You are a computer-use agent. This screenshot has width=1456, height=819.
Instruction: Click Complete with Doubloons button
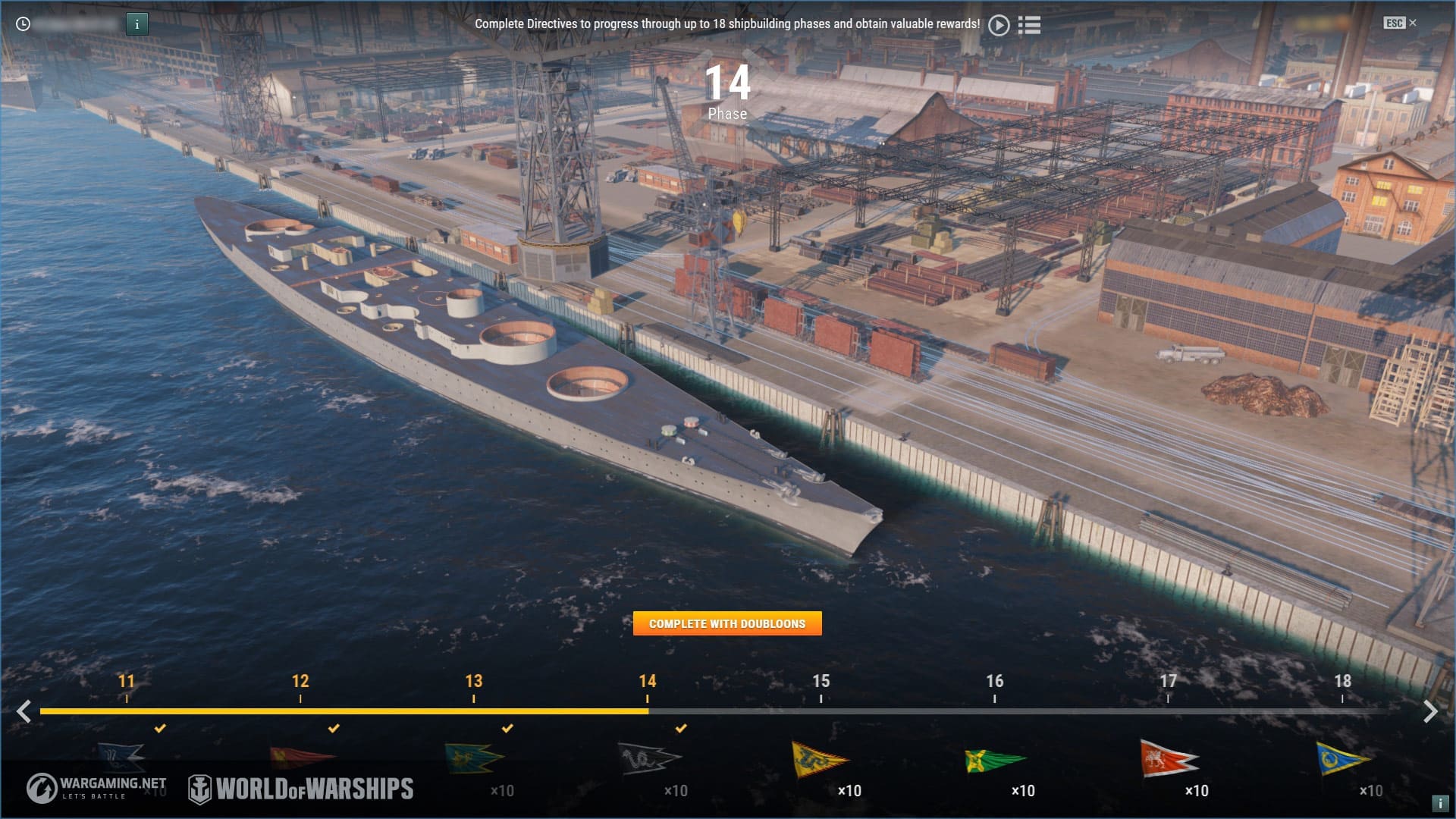(727, 623)
